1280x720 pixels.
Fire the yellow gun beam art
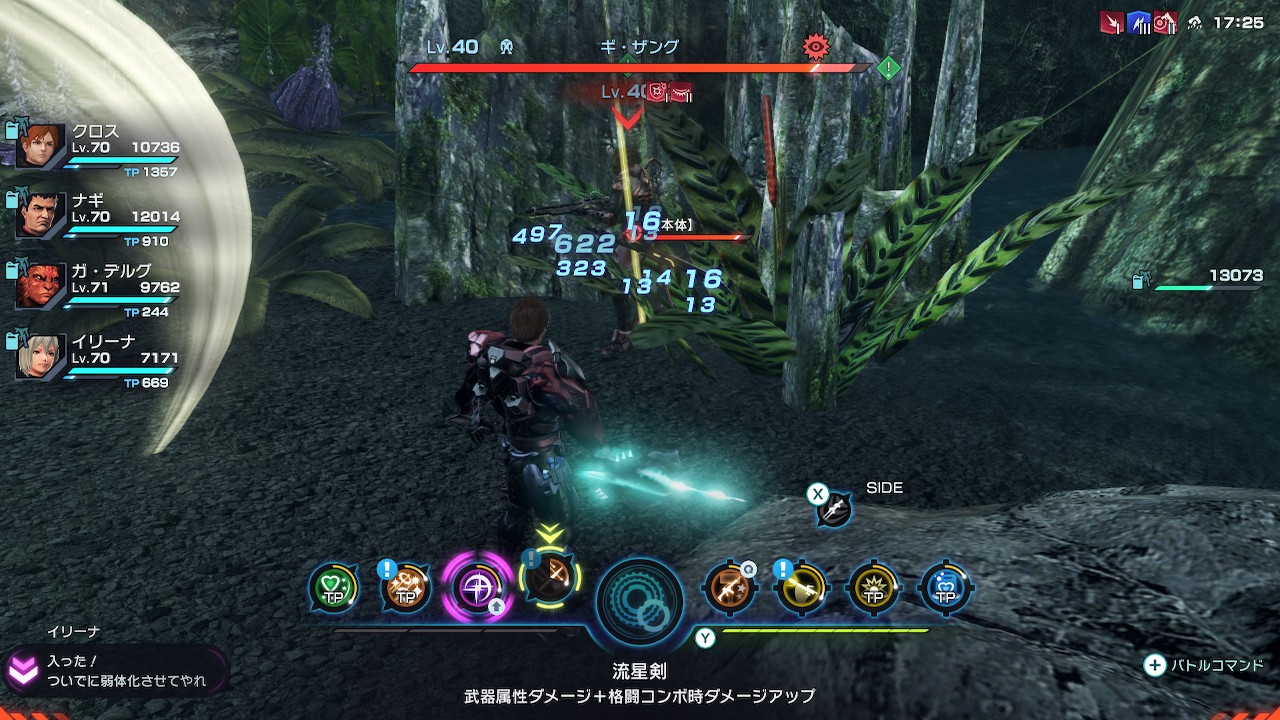pos(801,588)
